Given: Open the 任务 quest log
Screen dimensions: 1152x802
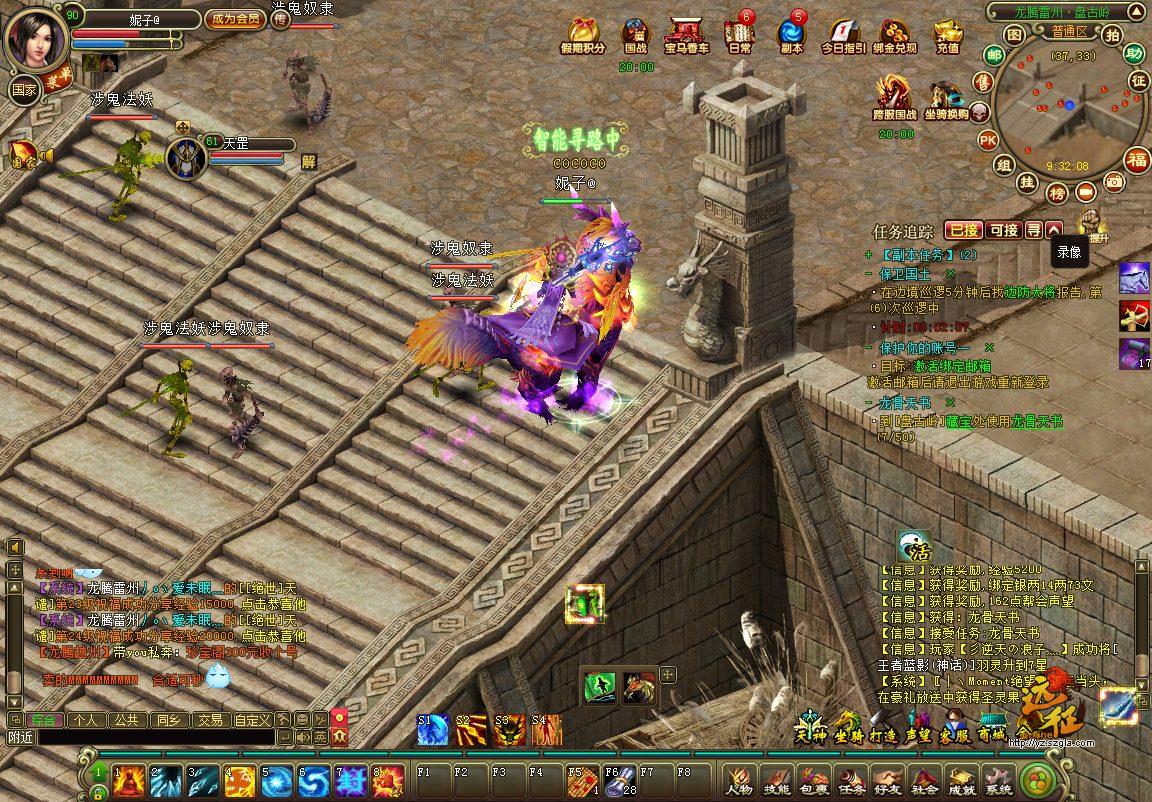Looking at the screenshot, I should [851, 781].
